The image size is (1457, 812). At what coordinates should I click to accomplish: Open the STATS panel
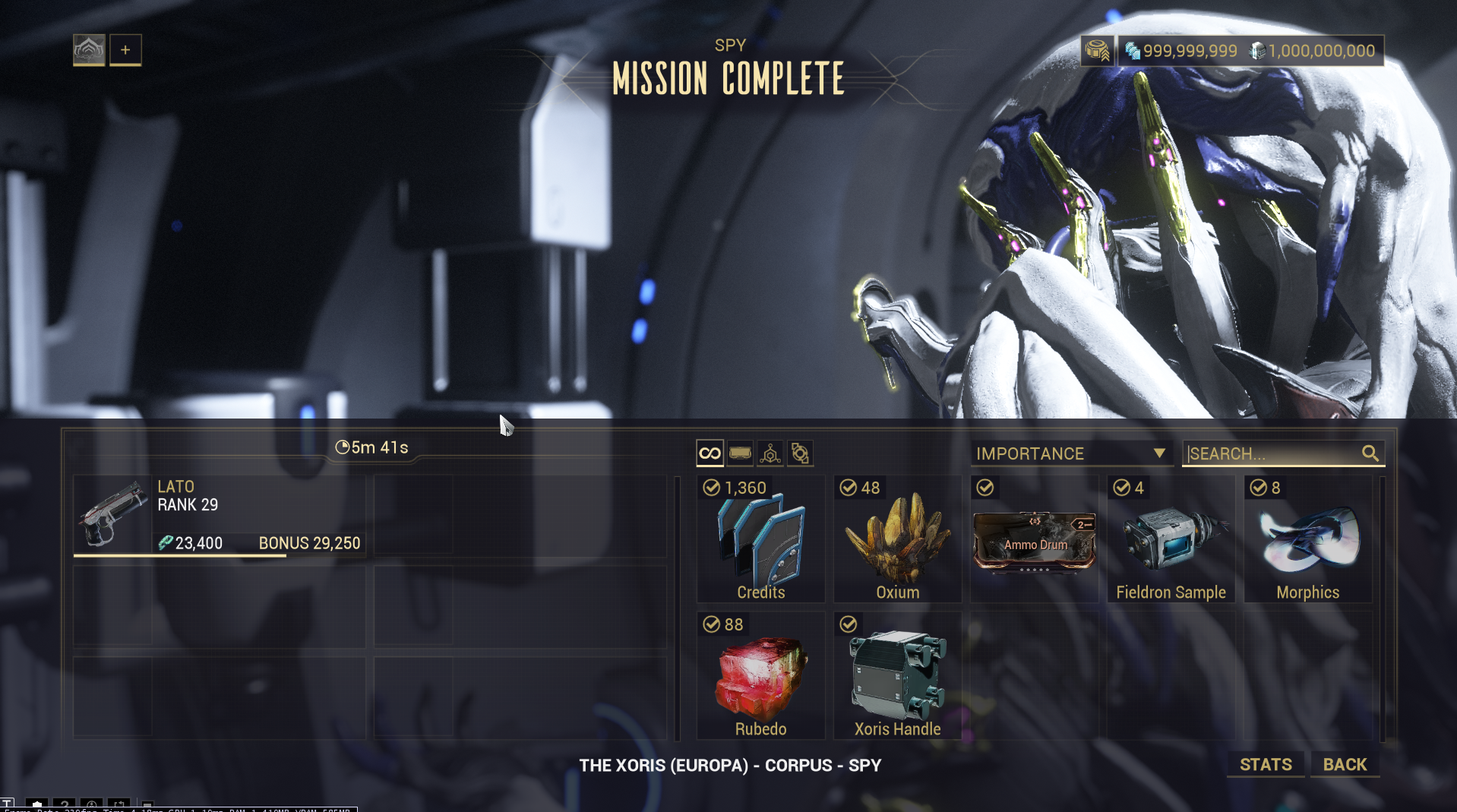point(1266,764)
